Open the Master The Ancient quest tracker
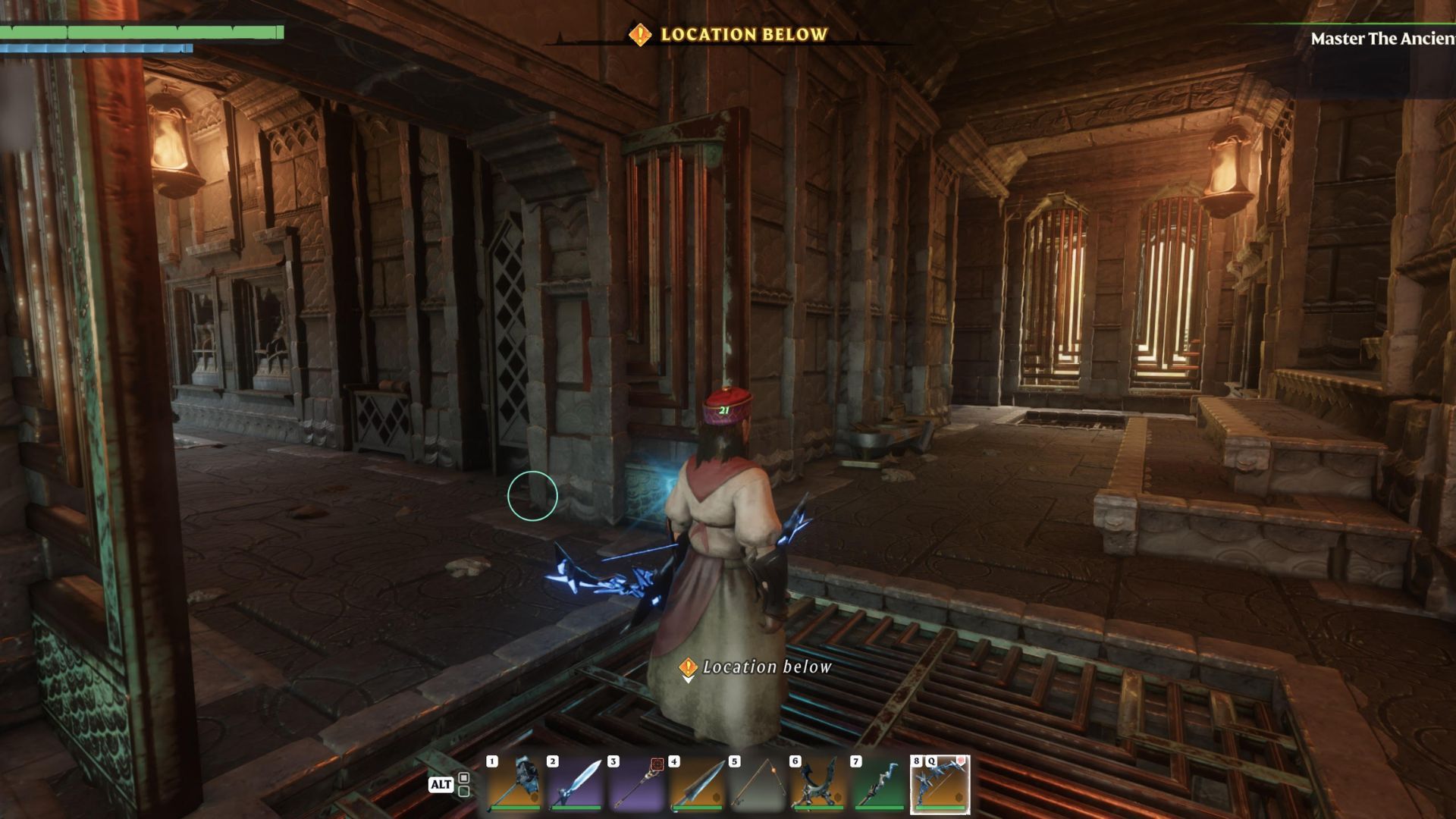 pyautogui.click(x=1382, y=39)
